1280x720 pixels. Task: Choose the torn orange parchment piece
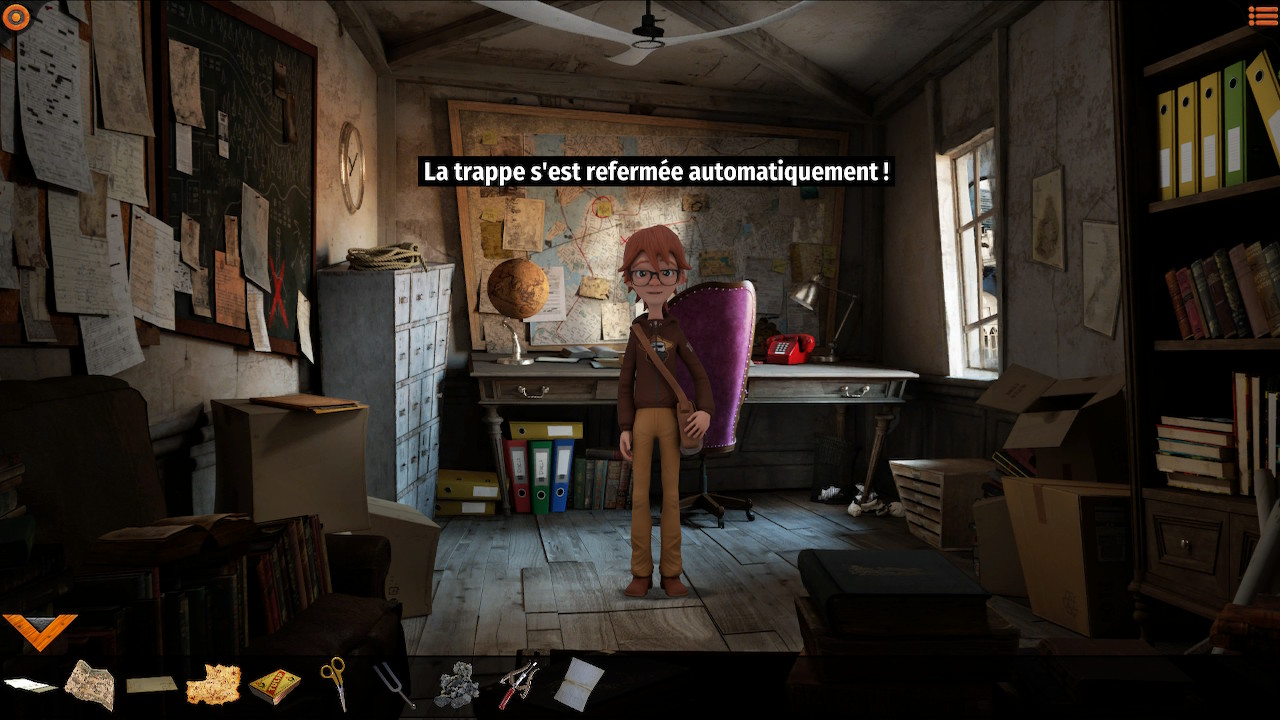coord(213,685)
